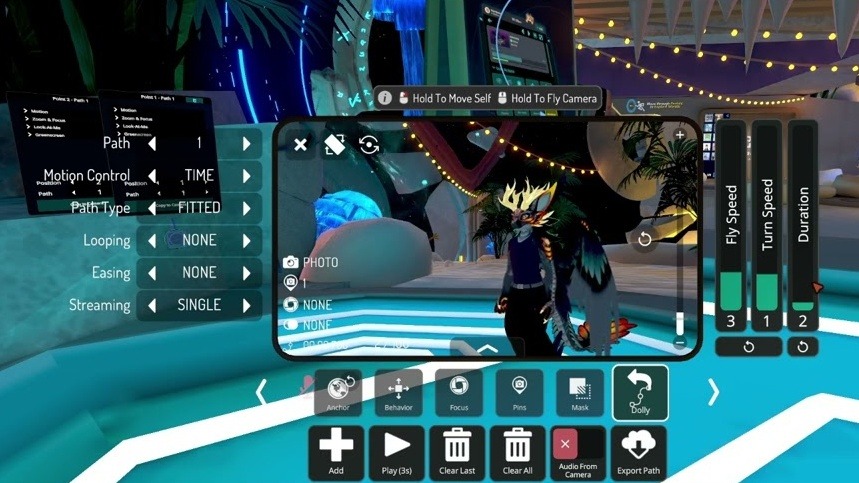This screenshot has width=859, height=483.
Task: Select the Pins option
Action: [x=519, y=392]
